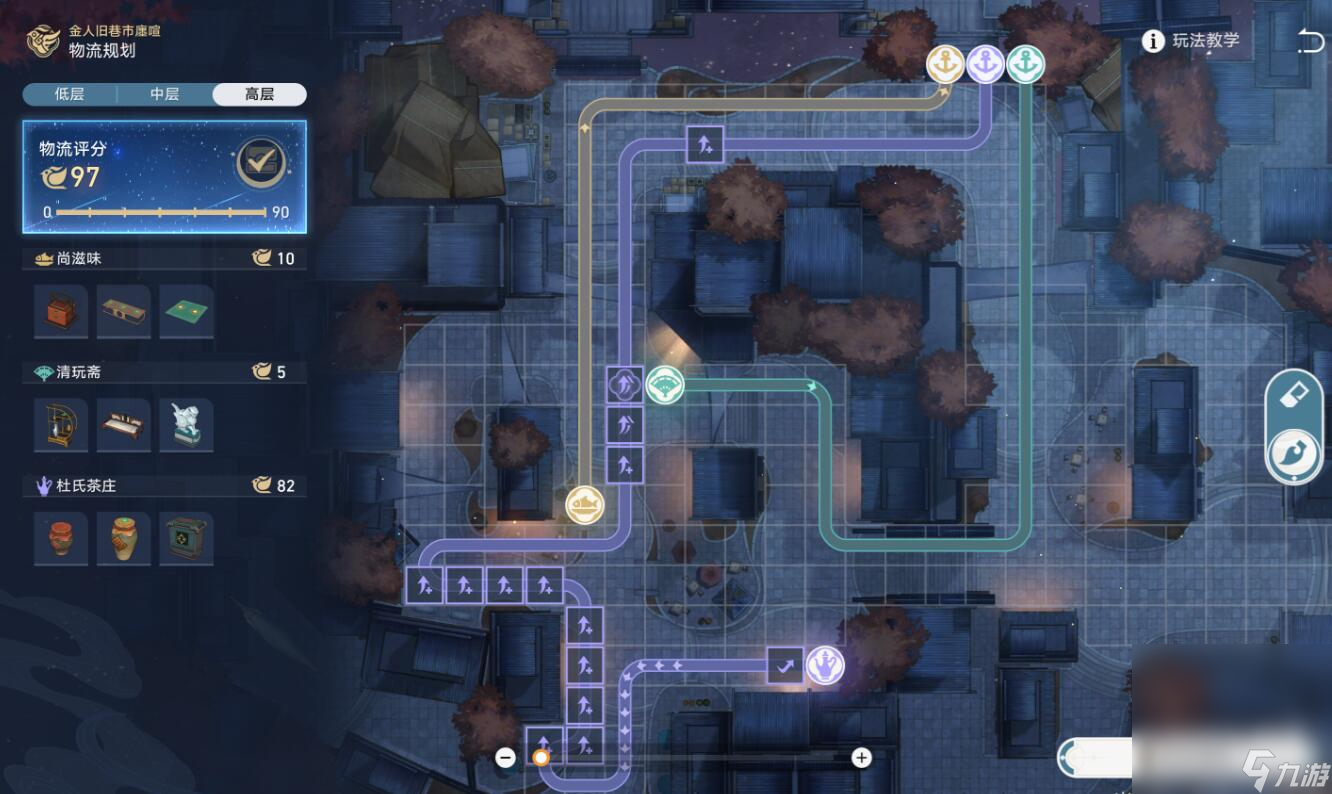Select the 清玩斋 shop entry

point(68,372)
